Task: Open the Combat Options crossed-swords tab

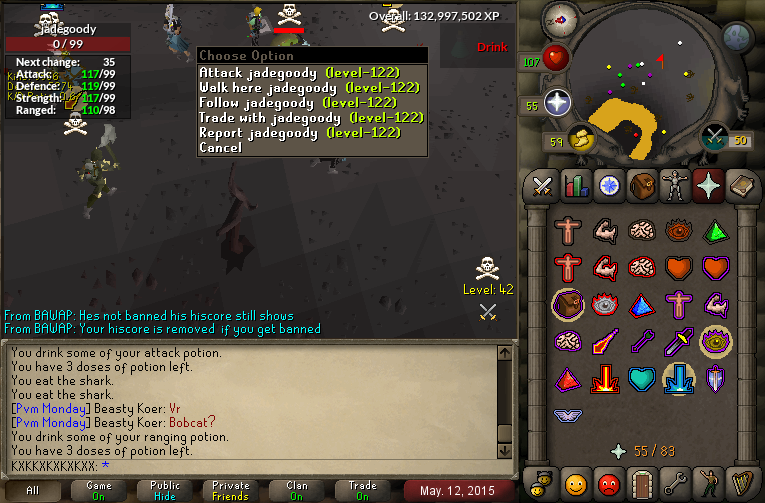Action: [542, 186]
